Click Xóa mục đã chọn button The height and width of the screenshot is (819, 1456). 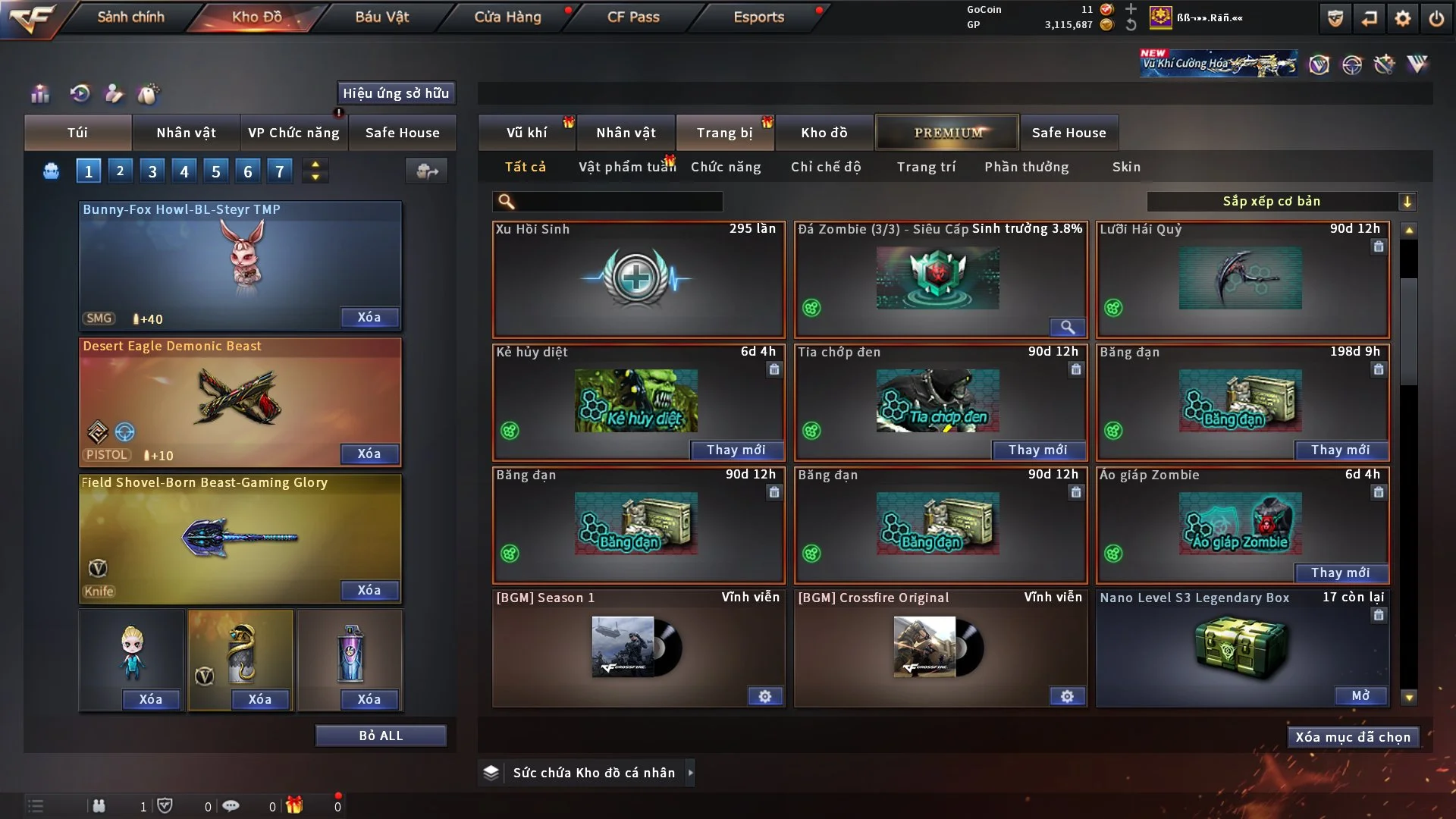coord(1353,737)
